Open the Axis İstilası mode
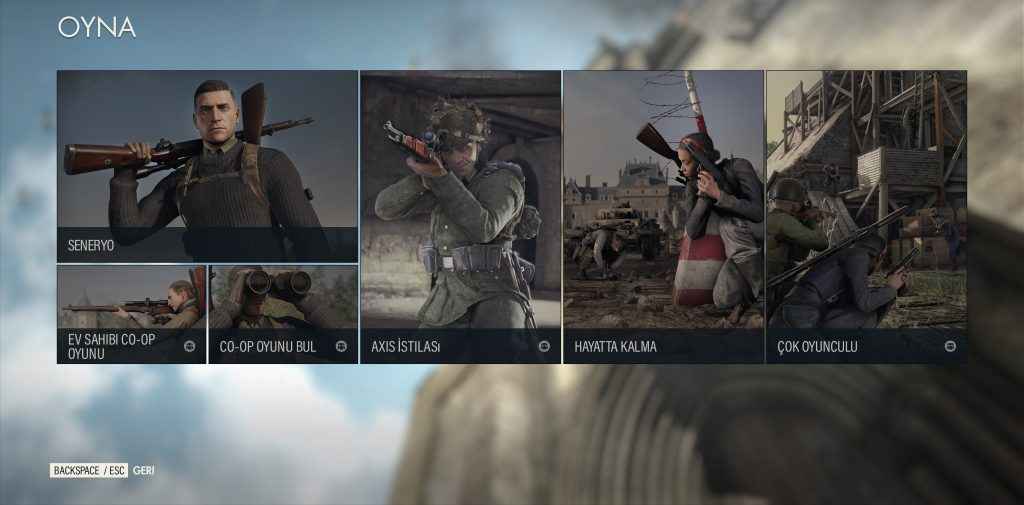 [x=460, y=216]
